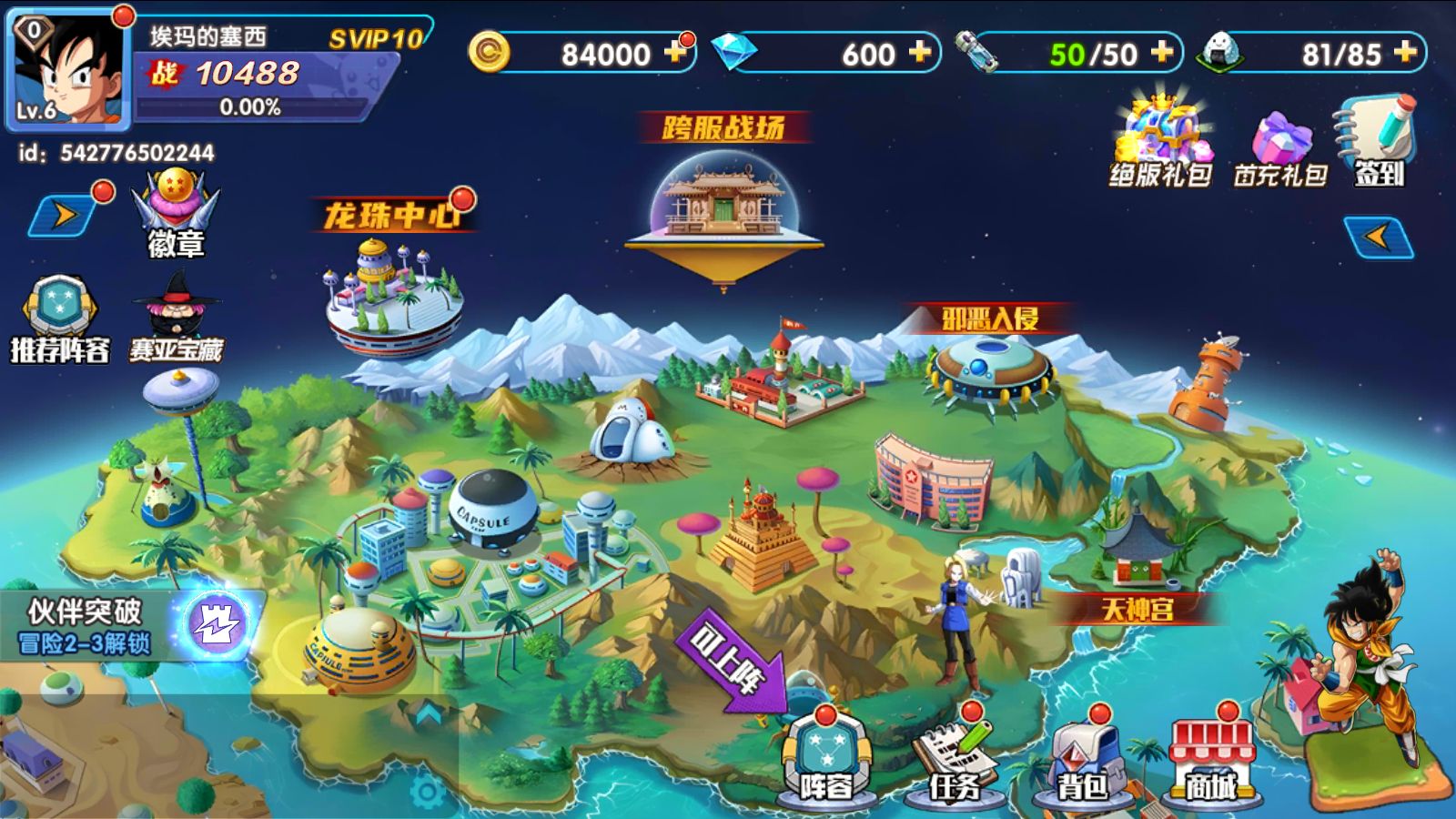Screen dimensions: 1456x819
Task: Open the 赛亚宝藏 Saiyan treasure
Action: pos(177,318)
